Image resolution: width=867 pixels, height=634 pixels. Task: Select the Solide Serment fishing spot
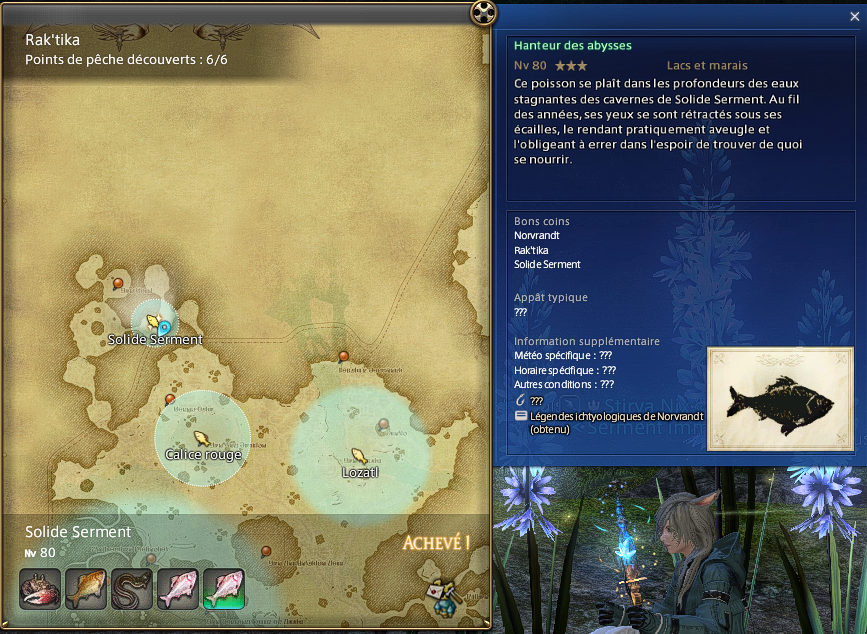click(x=154, y=322)
